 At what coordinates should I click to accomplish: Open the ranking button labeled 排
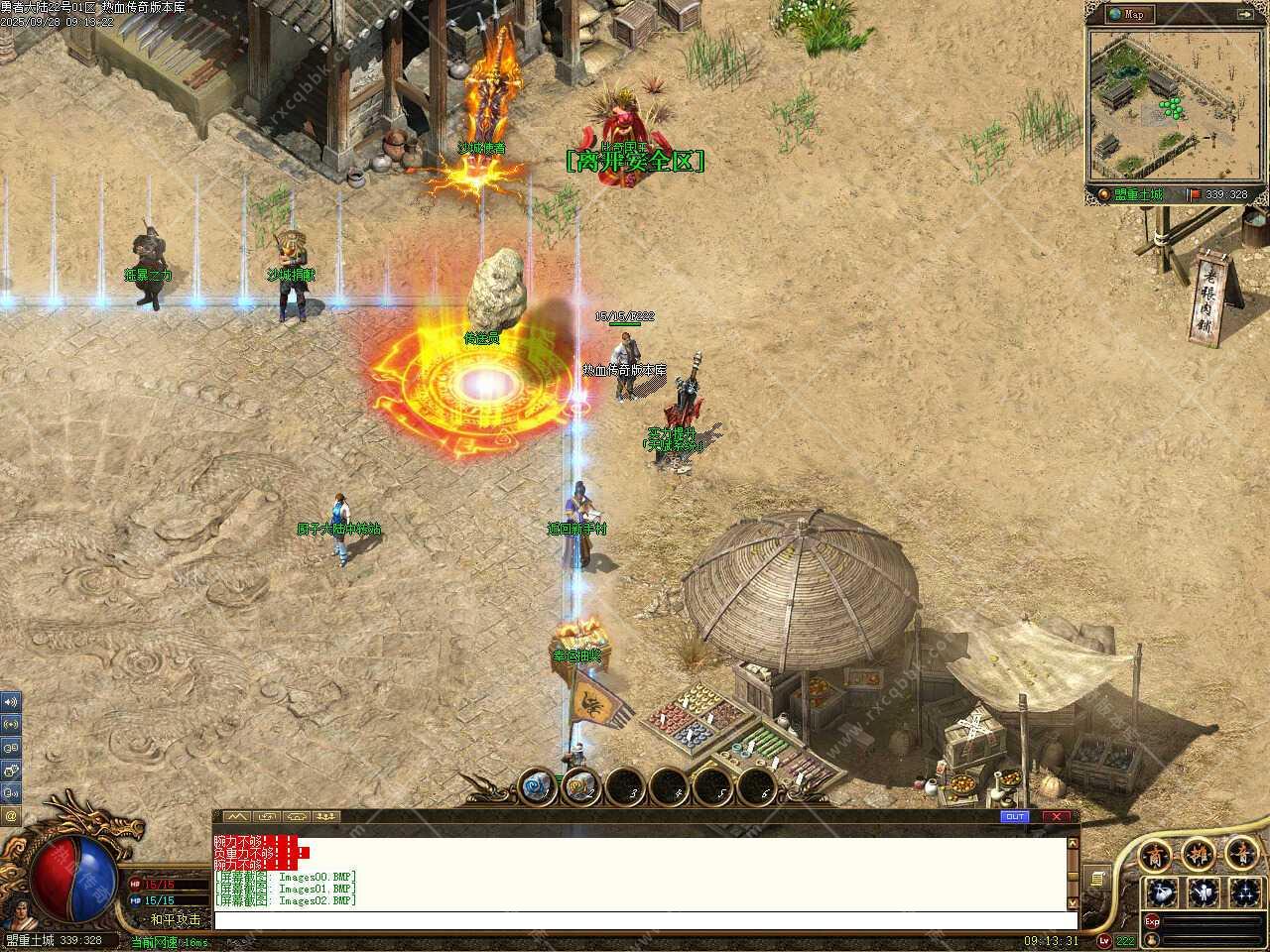(x=1198, y=855)
